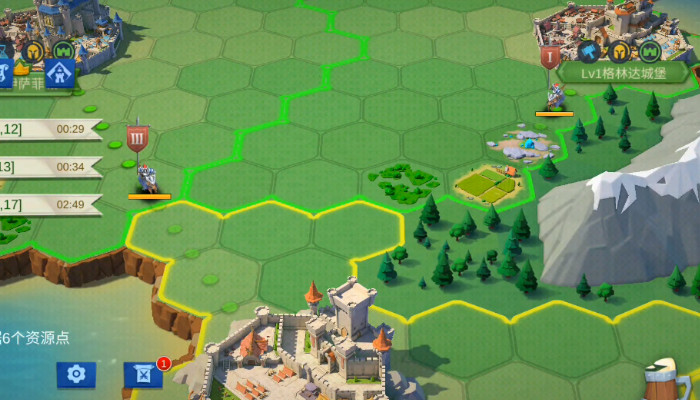This screenshot has height=400, width=700.
Task: Tap the green castle icon above 格林达城堡
Action: [x=651, y=49]
